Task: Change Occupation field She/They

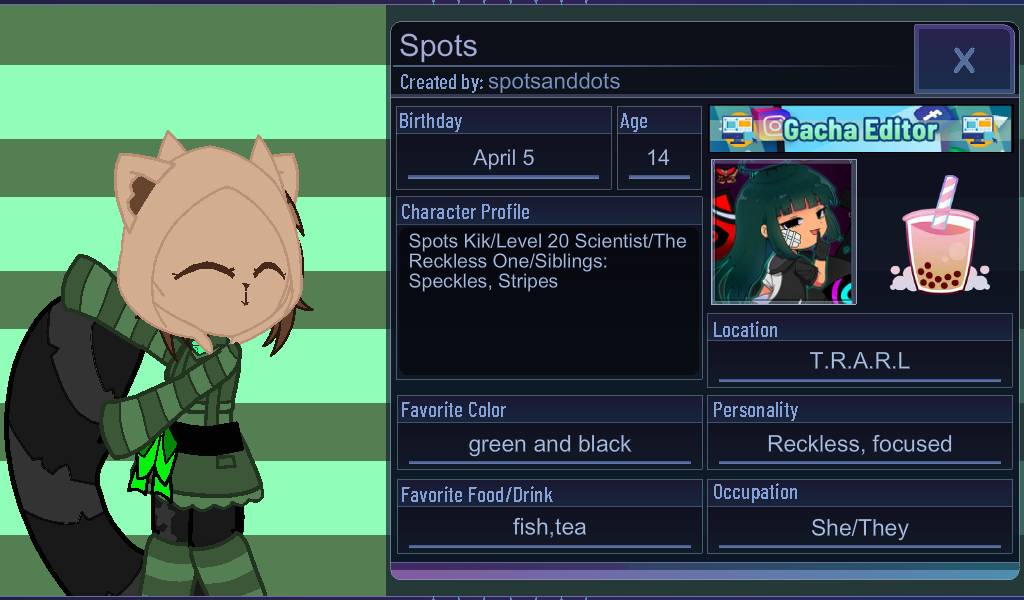Action: coord(859,528)
